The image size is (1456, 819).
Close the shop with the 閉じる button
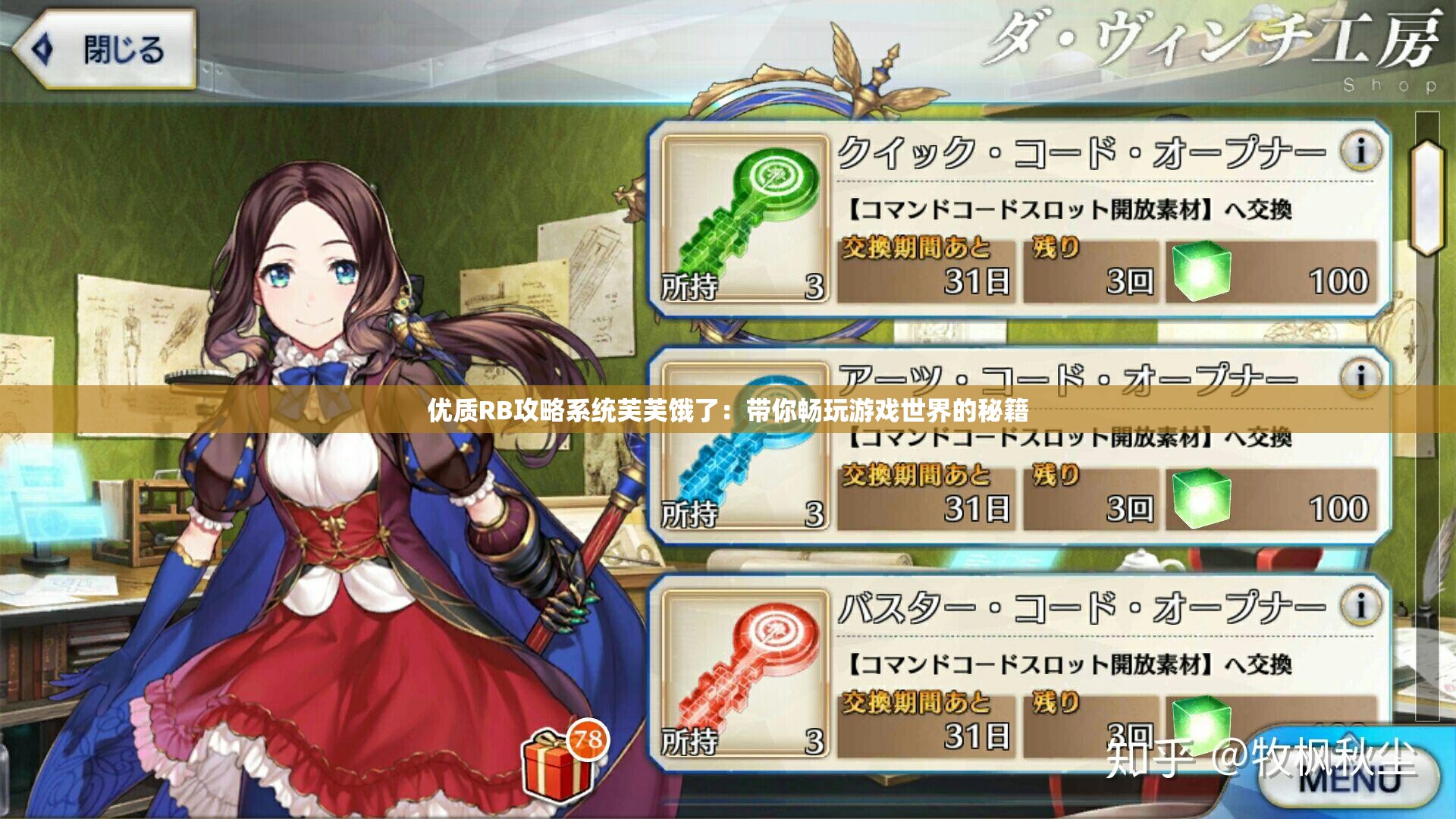tap(106, 50)
